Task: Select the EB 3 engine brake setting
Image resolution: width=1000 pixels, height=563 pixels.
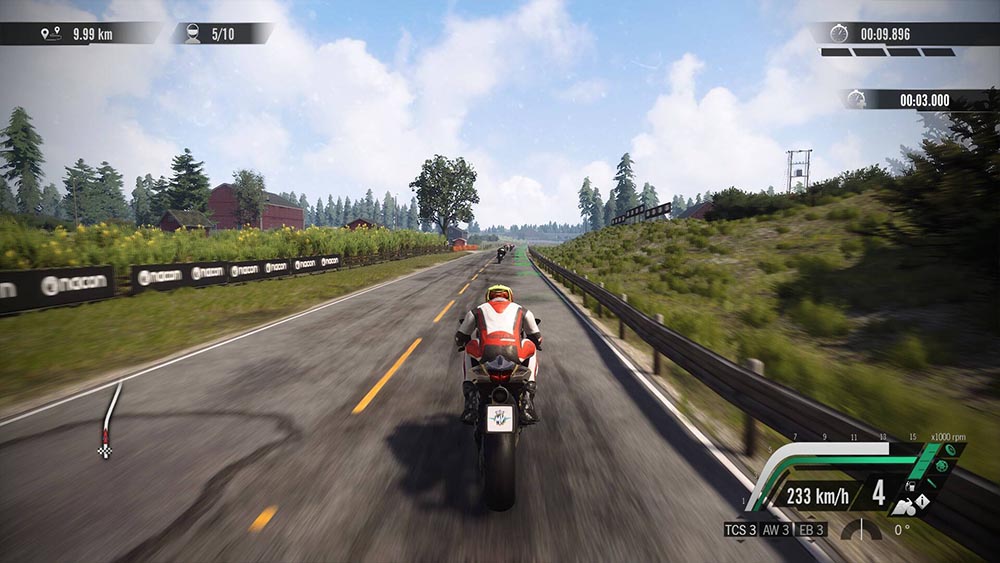Action: (810, 529)
